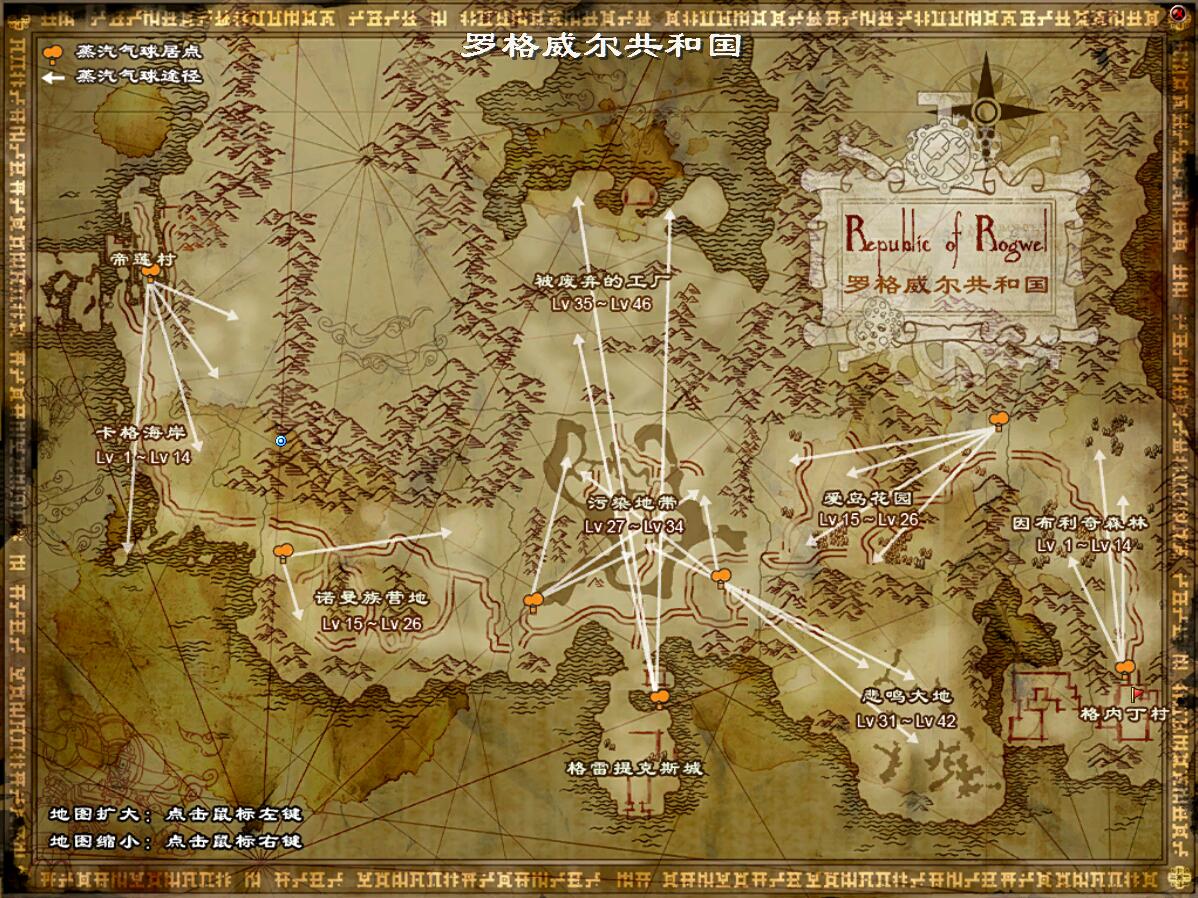Pick the balloon station above 爱乌花园
The width and height of the screenshot is (1198, 898).
tap(997, 420)
